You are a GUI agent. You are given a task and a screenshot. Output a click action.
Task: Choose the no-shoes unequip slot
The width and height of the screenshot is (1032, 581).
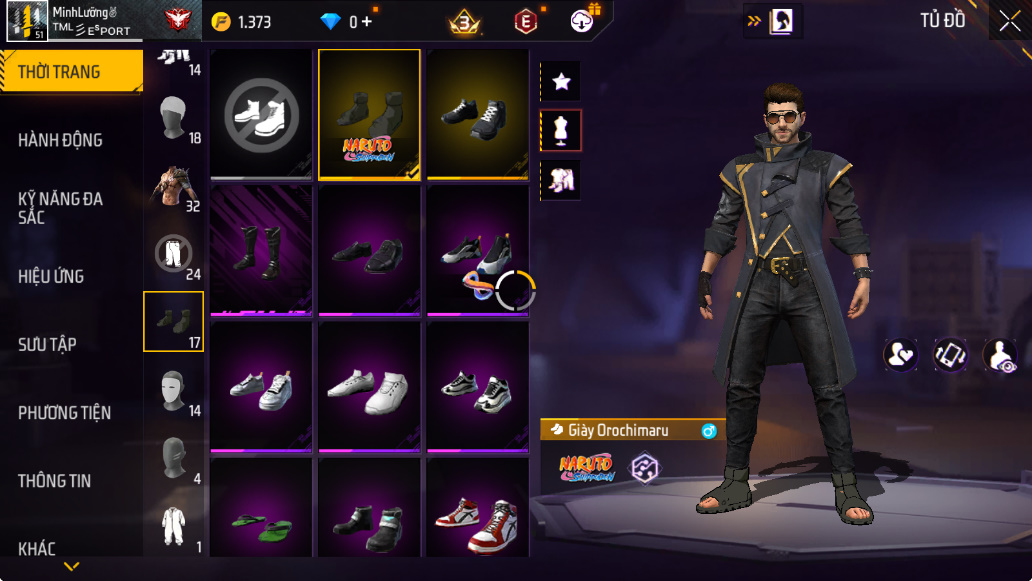click(x=260, y=113)
